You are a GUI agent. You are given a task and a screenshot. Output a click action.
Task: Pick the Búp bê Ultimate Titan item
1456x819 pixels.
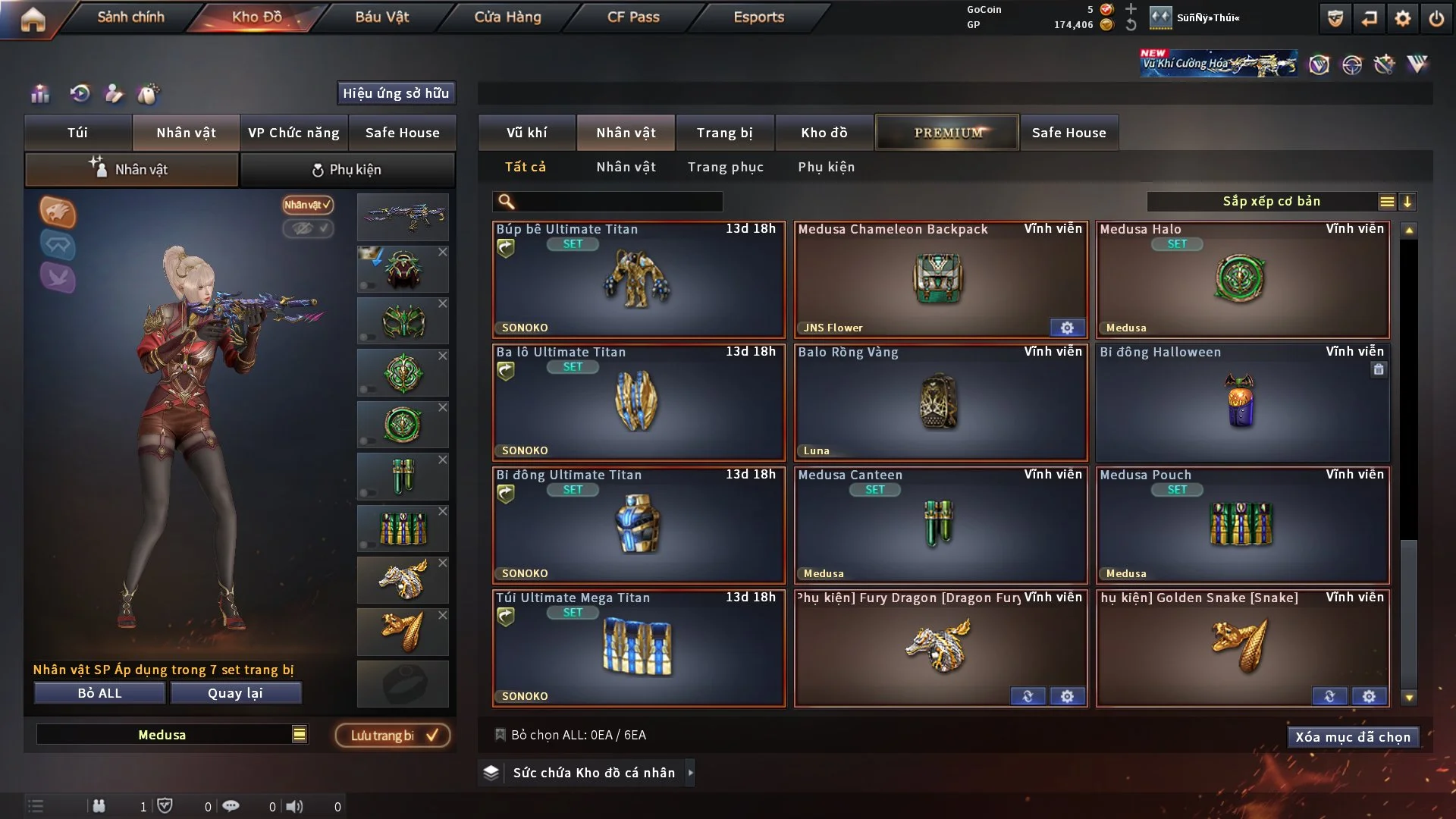[638, 280]
